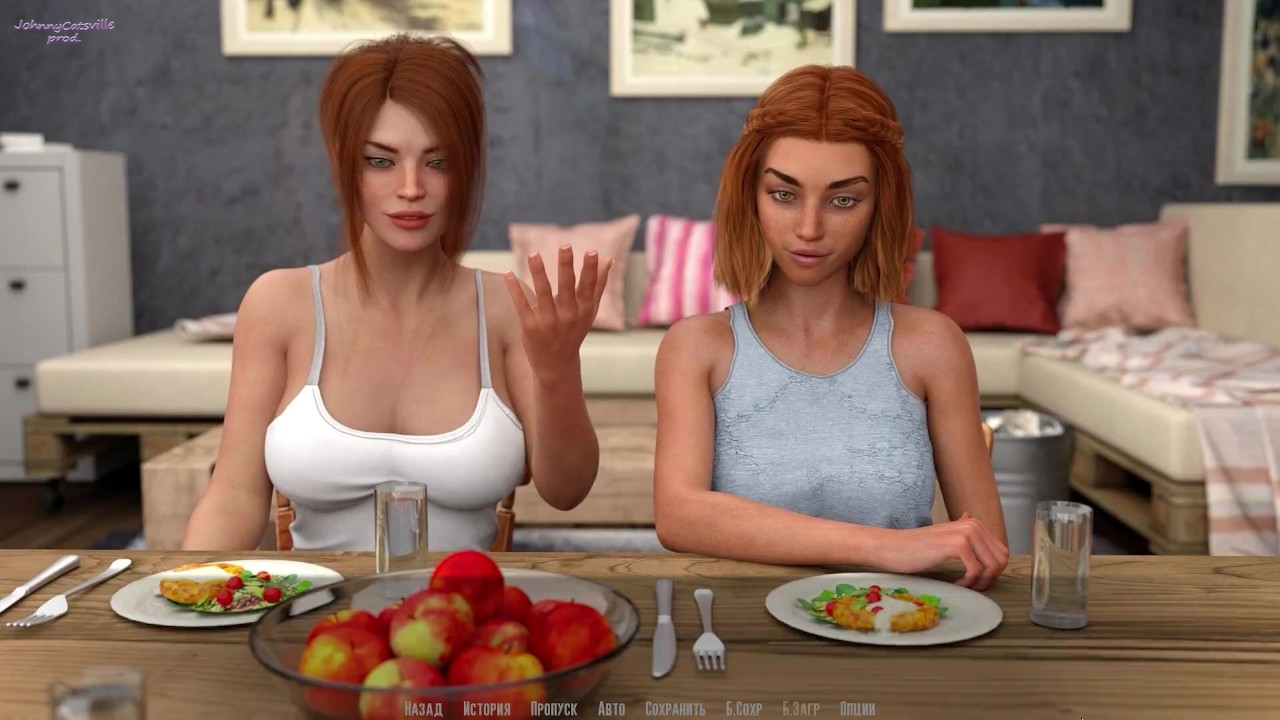Toggle Авто (Auto) text advance
This screenshot has width=1280, height=720.
[x=611, y=709]
